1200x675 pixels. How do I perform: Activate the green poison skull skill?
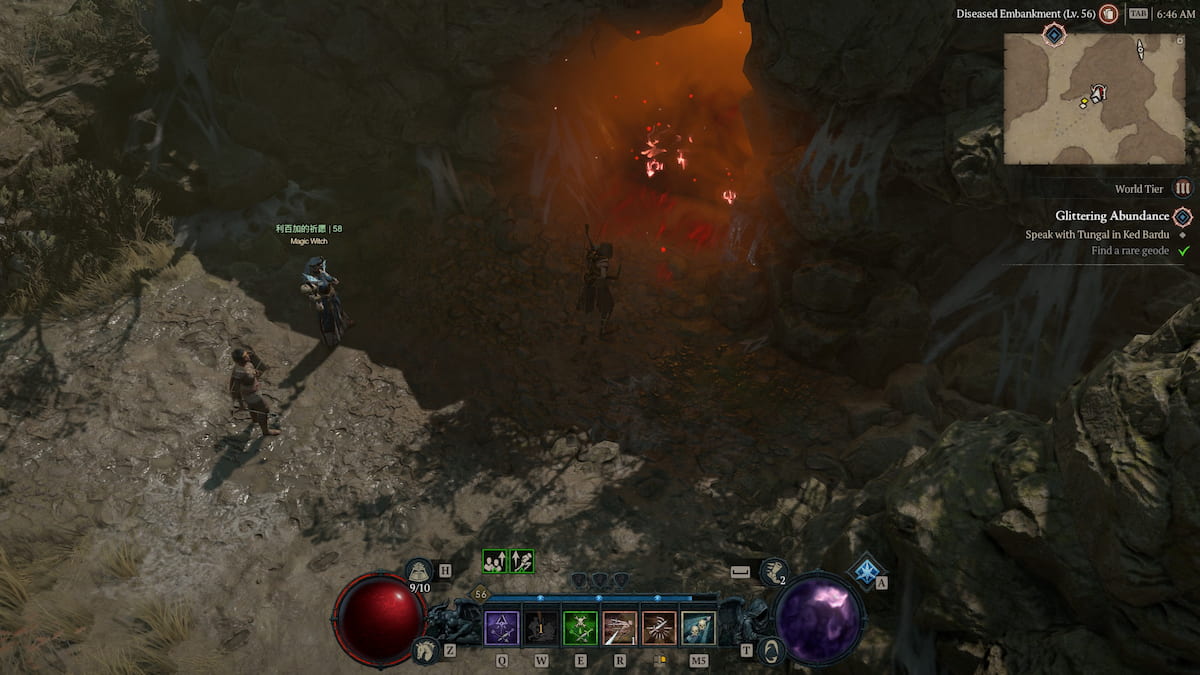pyautogui.click(x=580, y=628)
